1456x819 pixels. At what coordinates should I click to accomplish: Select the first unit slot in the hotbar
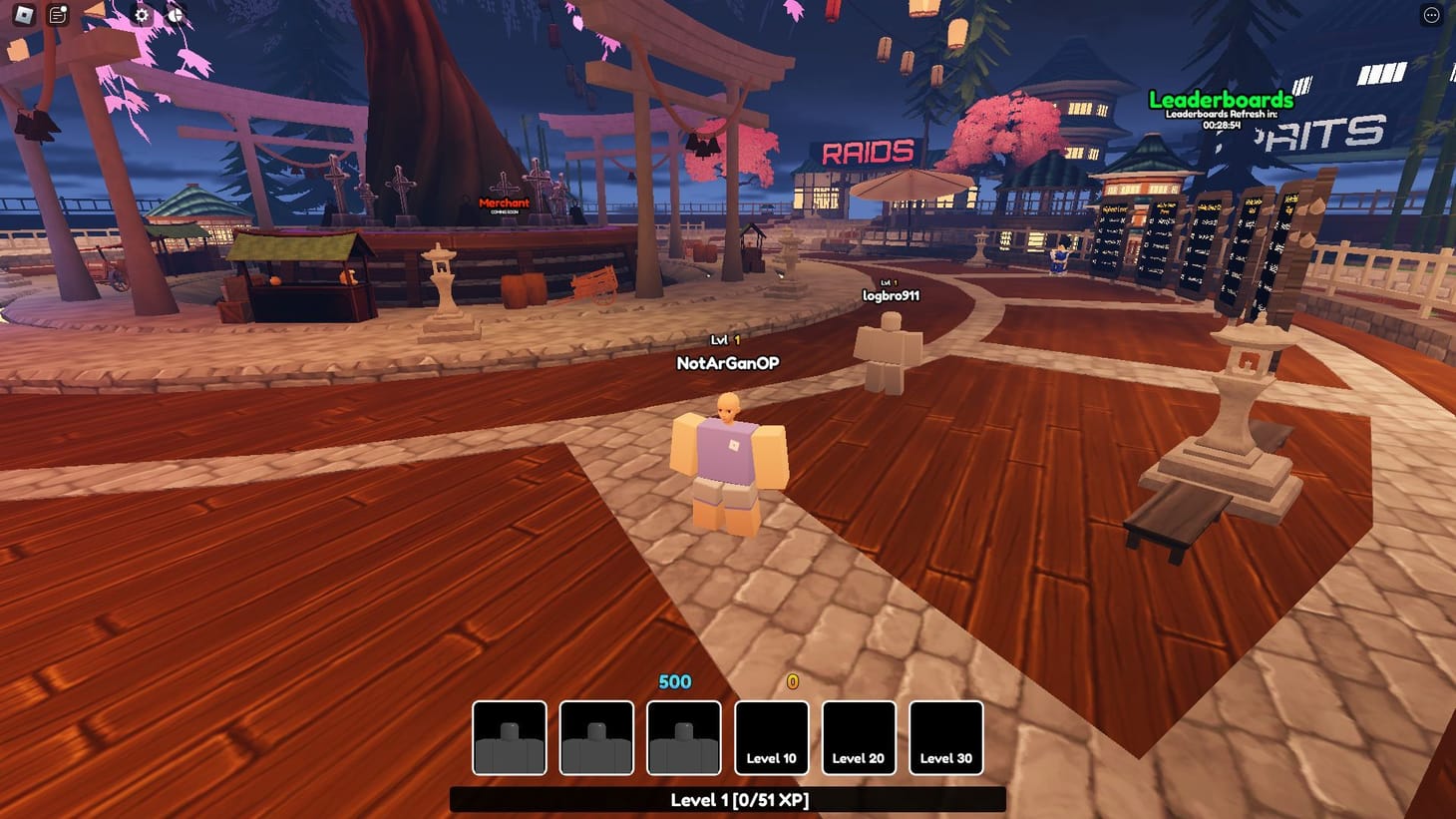[x=510, y=738]
